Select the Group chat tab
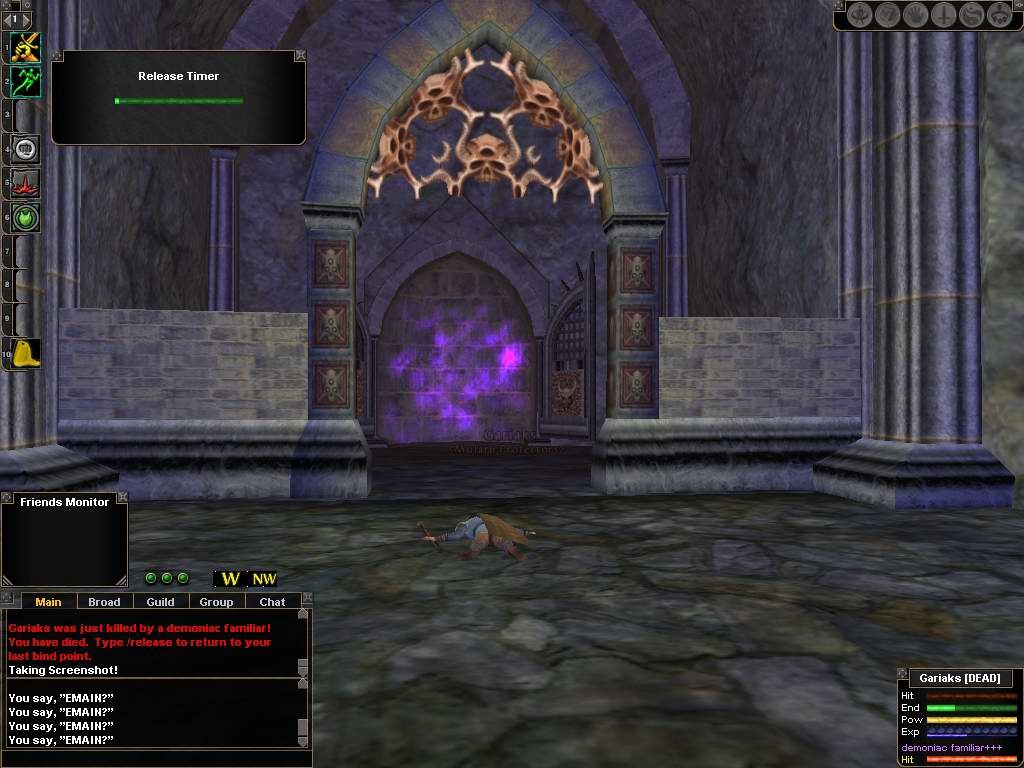The width and height of the screenshot is (1024, 768). click(216, 602)
